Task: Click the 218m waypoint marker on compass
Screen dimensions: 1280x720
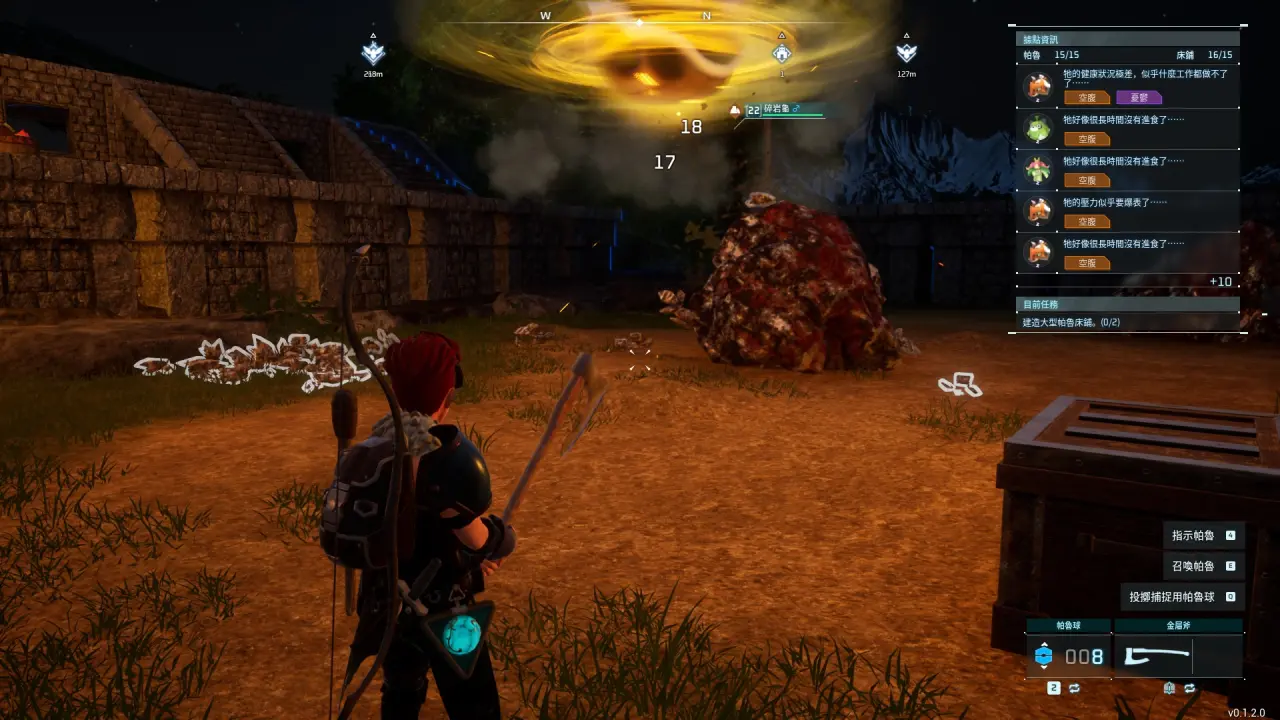Action: click(x=373, y=54)
